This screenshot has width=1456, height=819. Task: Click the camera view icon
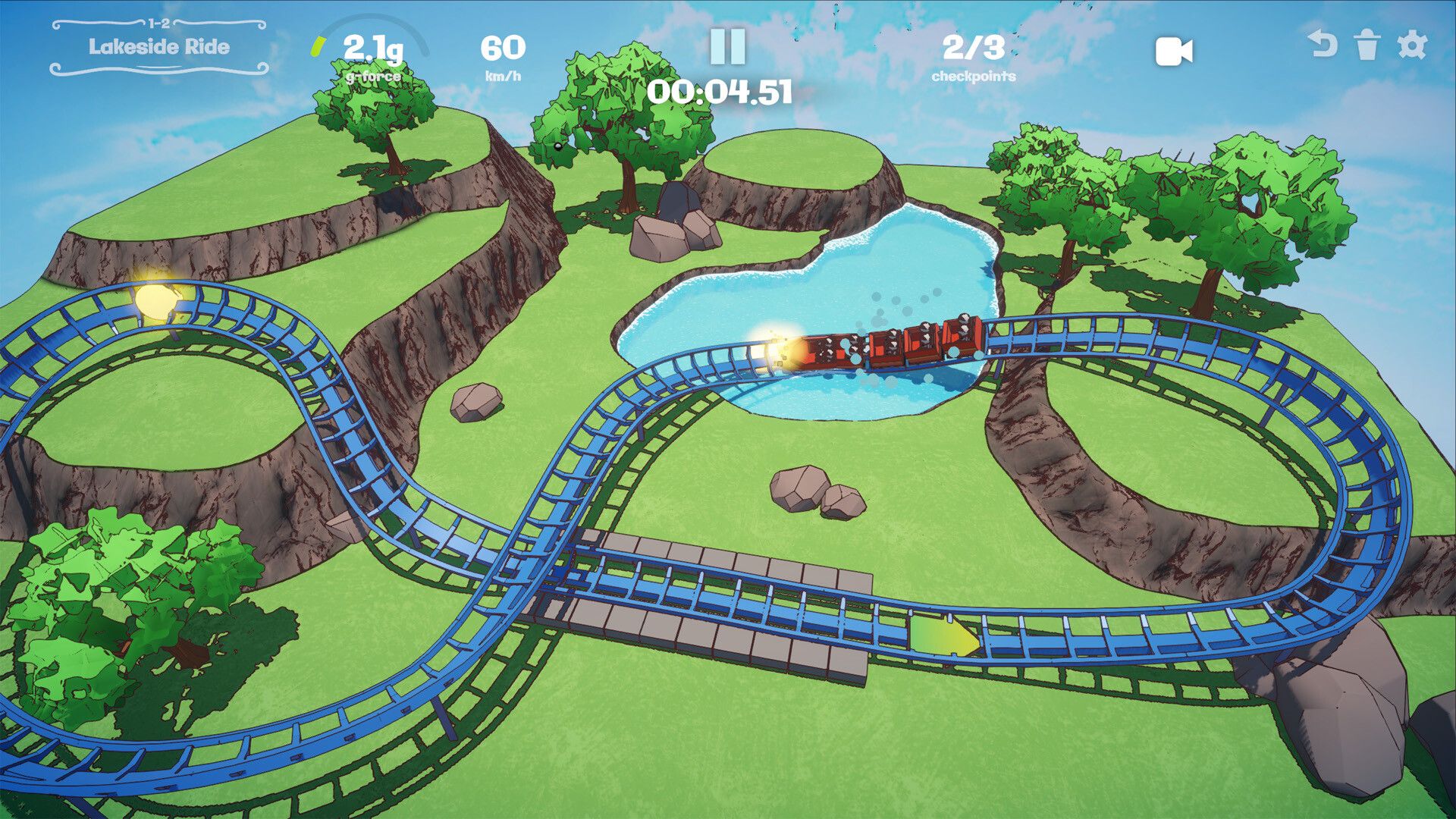[1172, 52]
